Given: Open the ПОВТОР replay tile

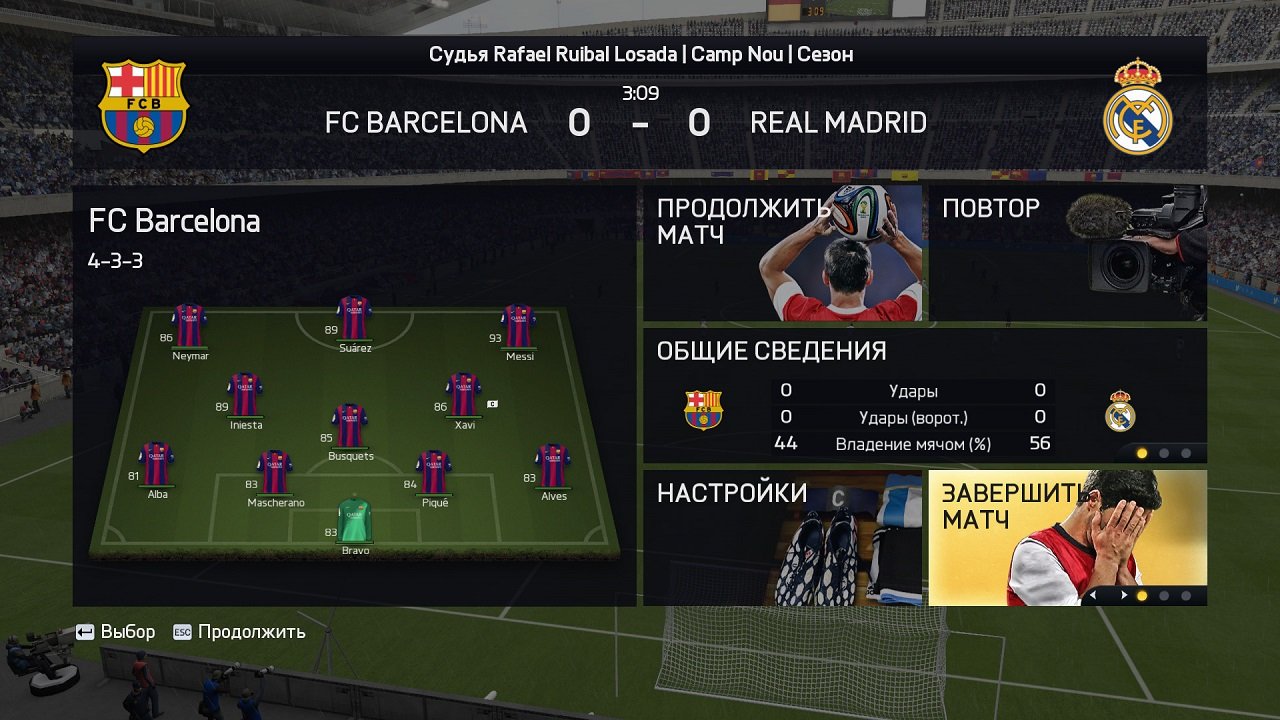Looking at the screenshot, I should pyautogui.click(x=1068, y=252).
